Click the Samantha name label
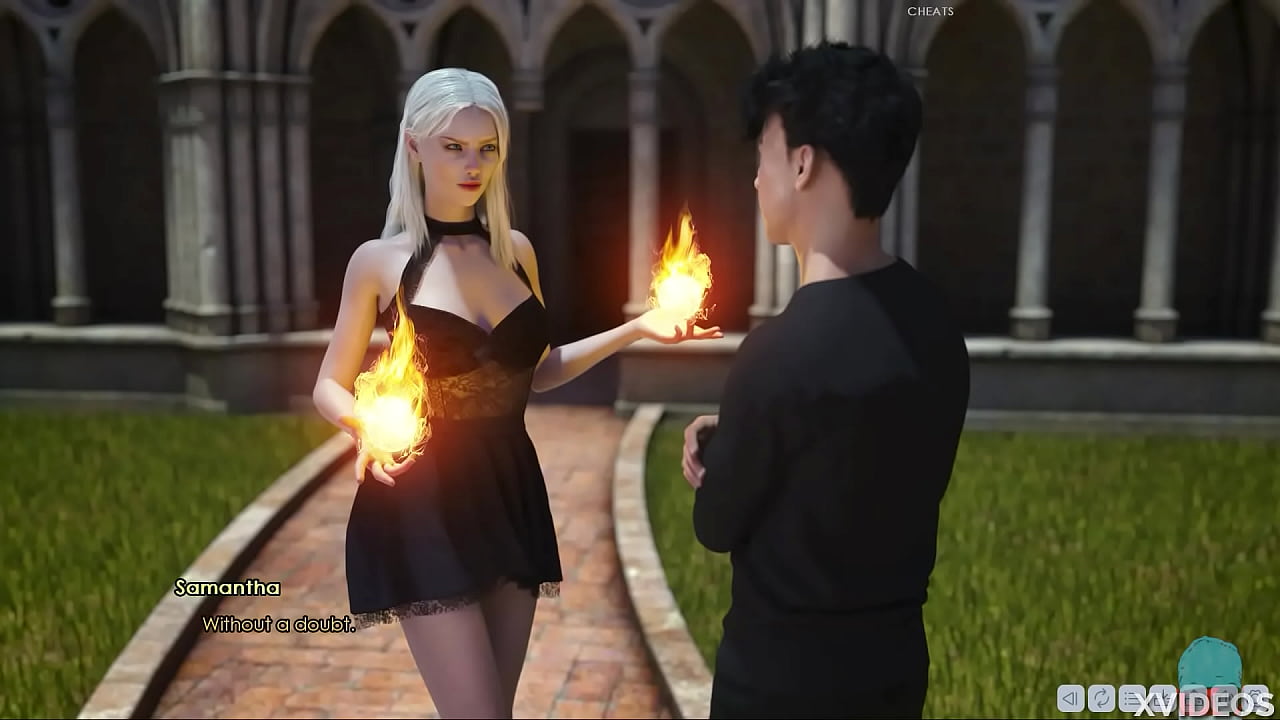 pyautogui.click(x=225, y=588)
